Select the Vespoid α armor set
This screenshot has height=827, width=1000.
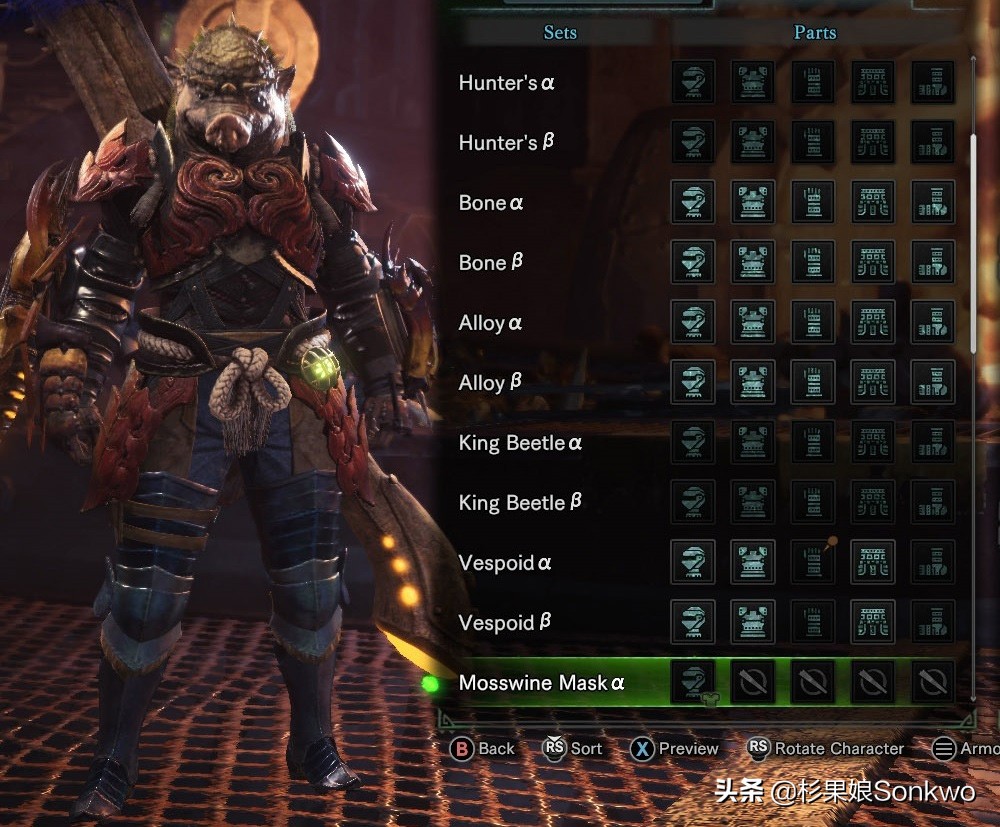505,563
